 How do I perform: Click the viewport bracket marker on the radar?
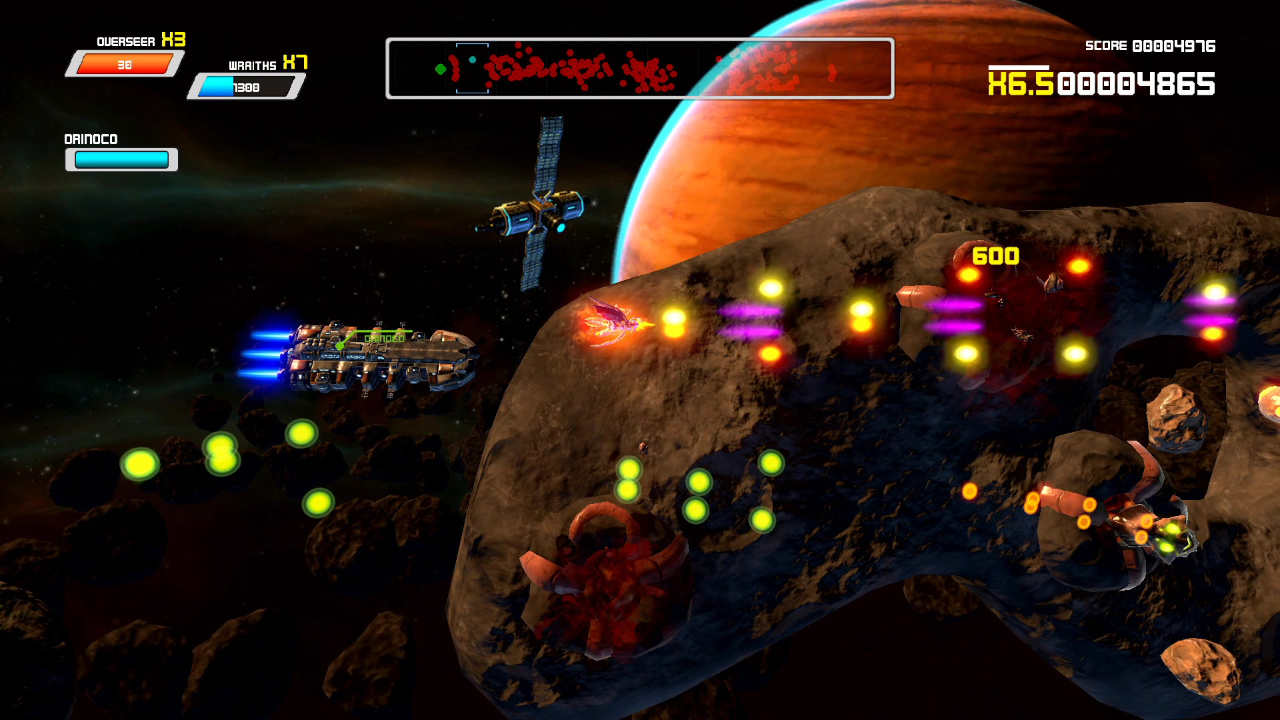point(473,66)
